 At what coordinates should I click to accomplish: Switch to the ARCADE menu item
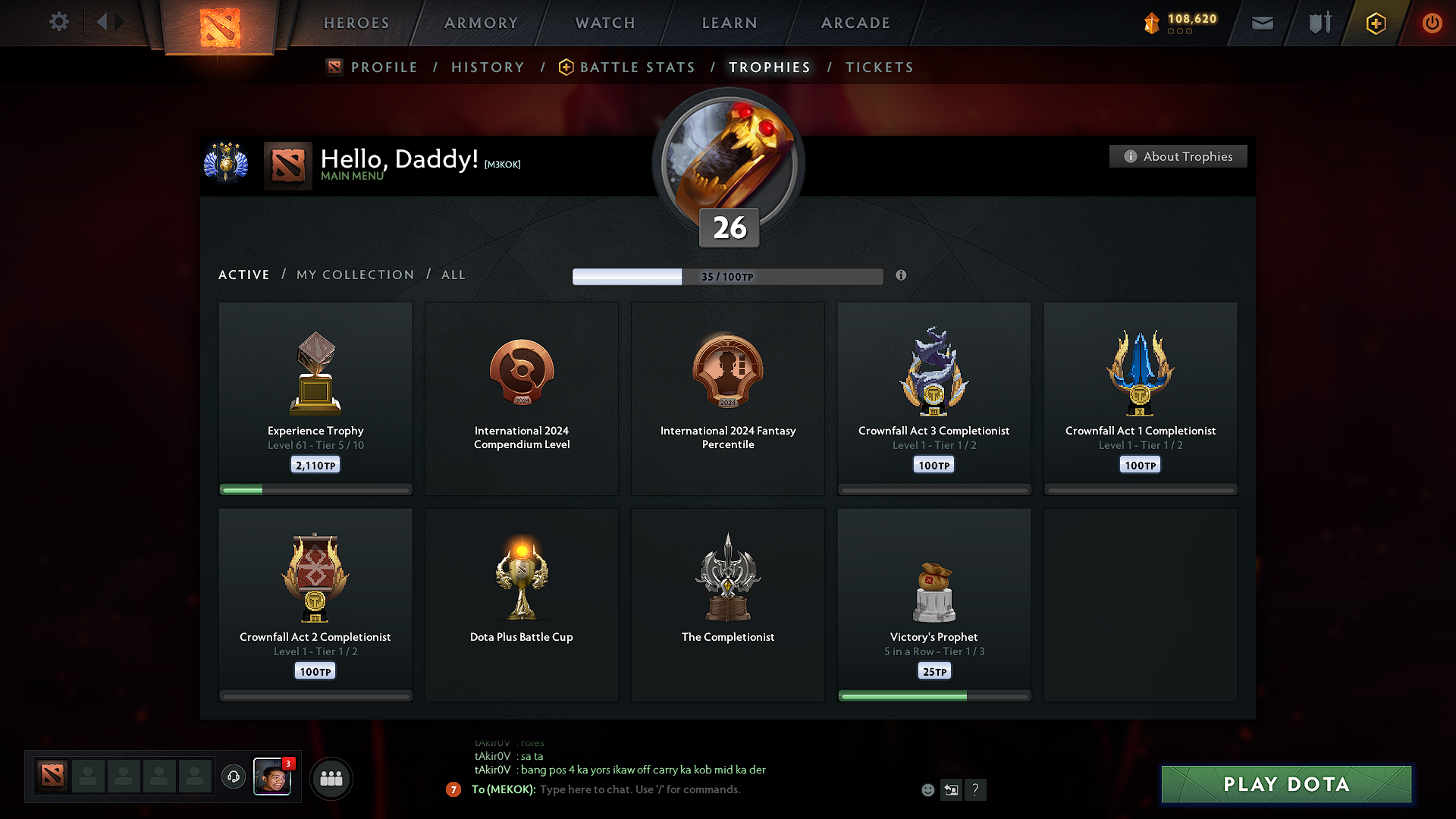pos(855,23)
